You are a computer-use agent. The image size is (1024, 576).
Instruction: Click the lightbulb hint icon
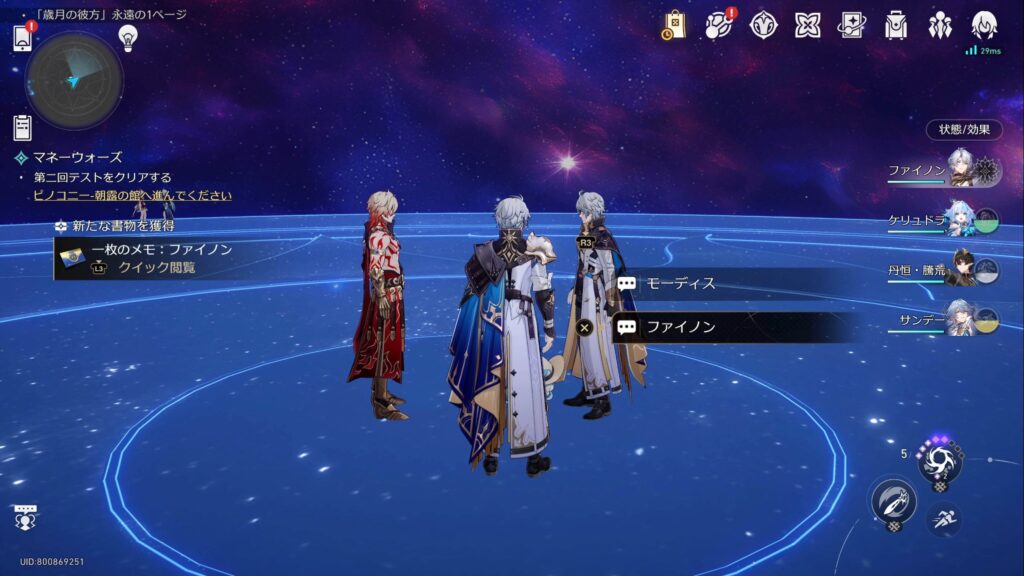[x=127, y=38]
